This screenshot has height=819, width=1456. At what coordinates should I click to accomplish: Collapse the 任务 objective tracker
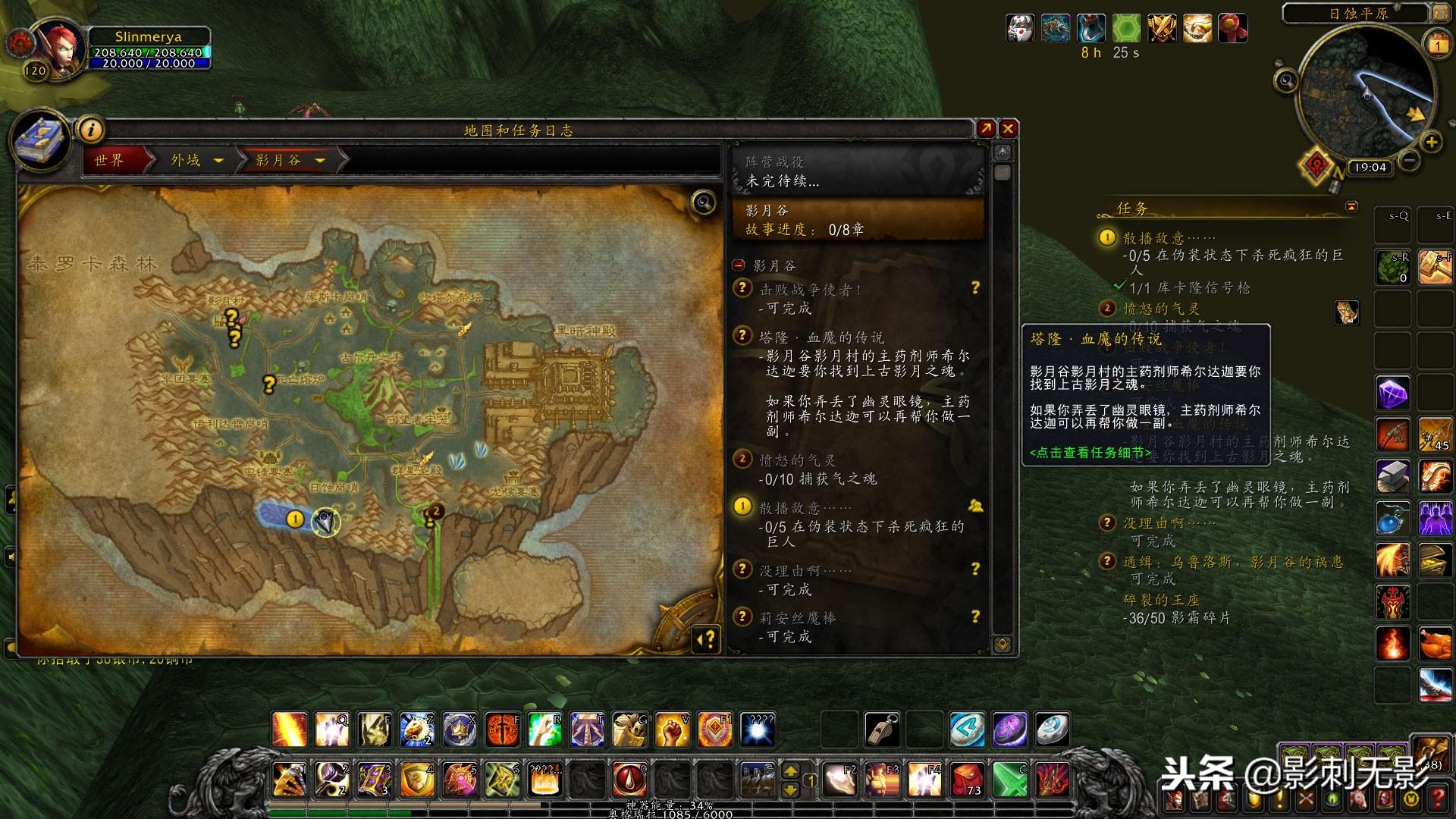pos(1351,207)
